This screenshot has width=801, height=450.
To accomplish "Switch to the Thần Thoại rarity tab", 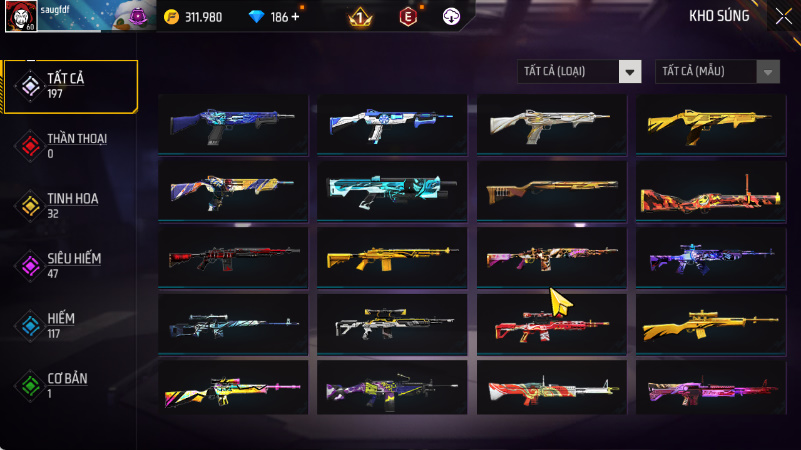I will click(x=70, y=145).
